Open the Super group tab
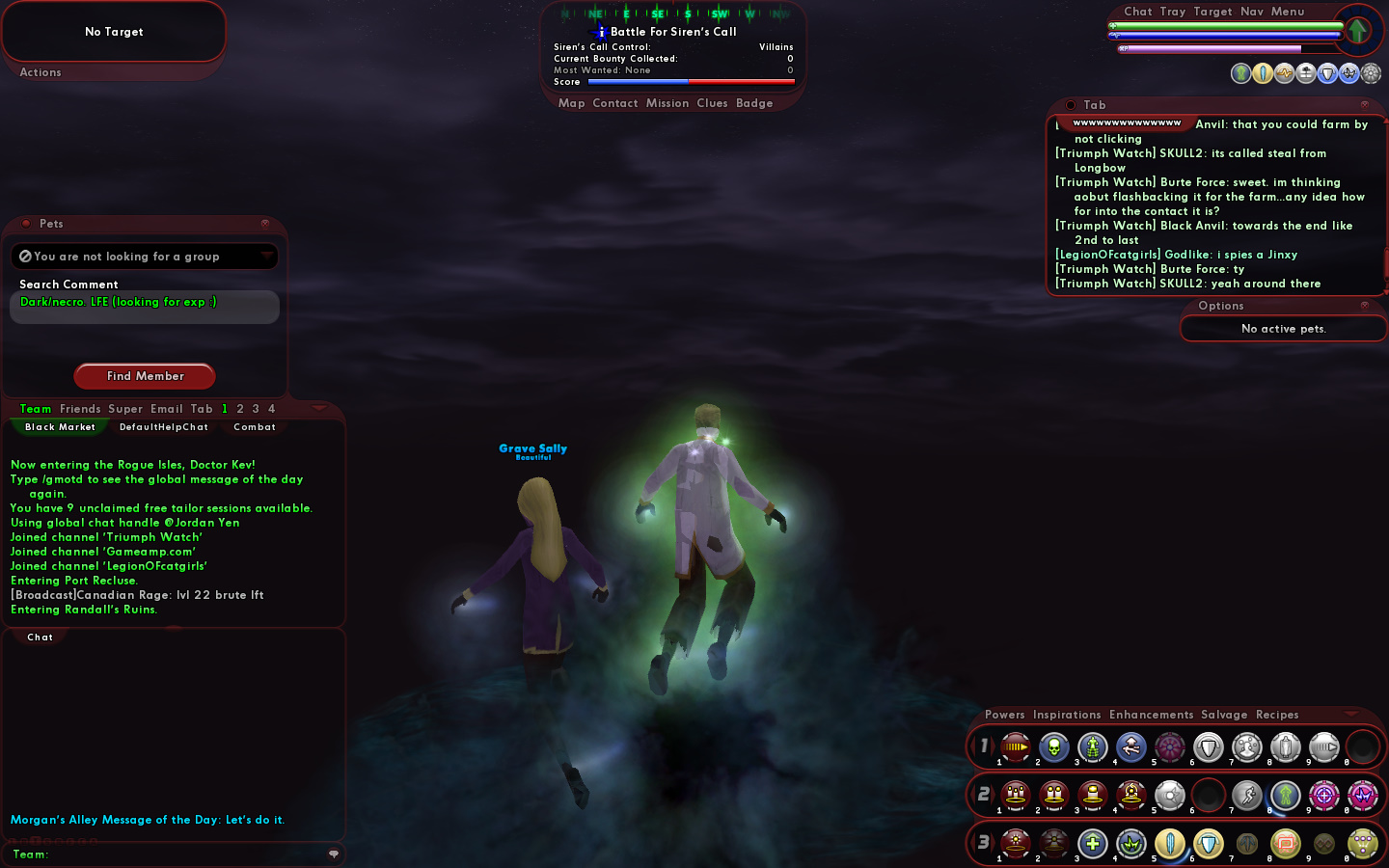The height and width of the screenshot is (868, 1389). coord(125,409)
